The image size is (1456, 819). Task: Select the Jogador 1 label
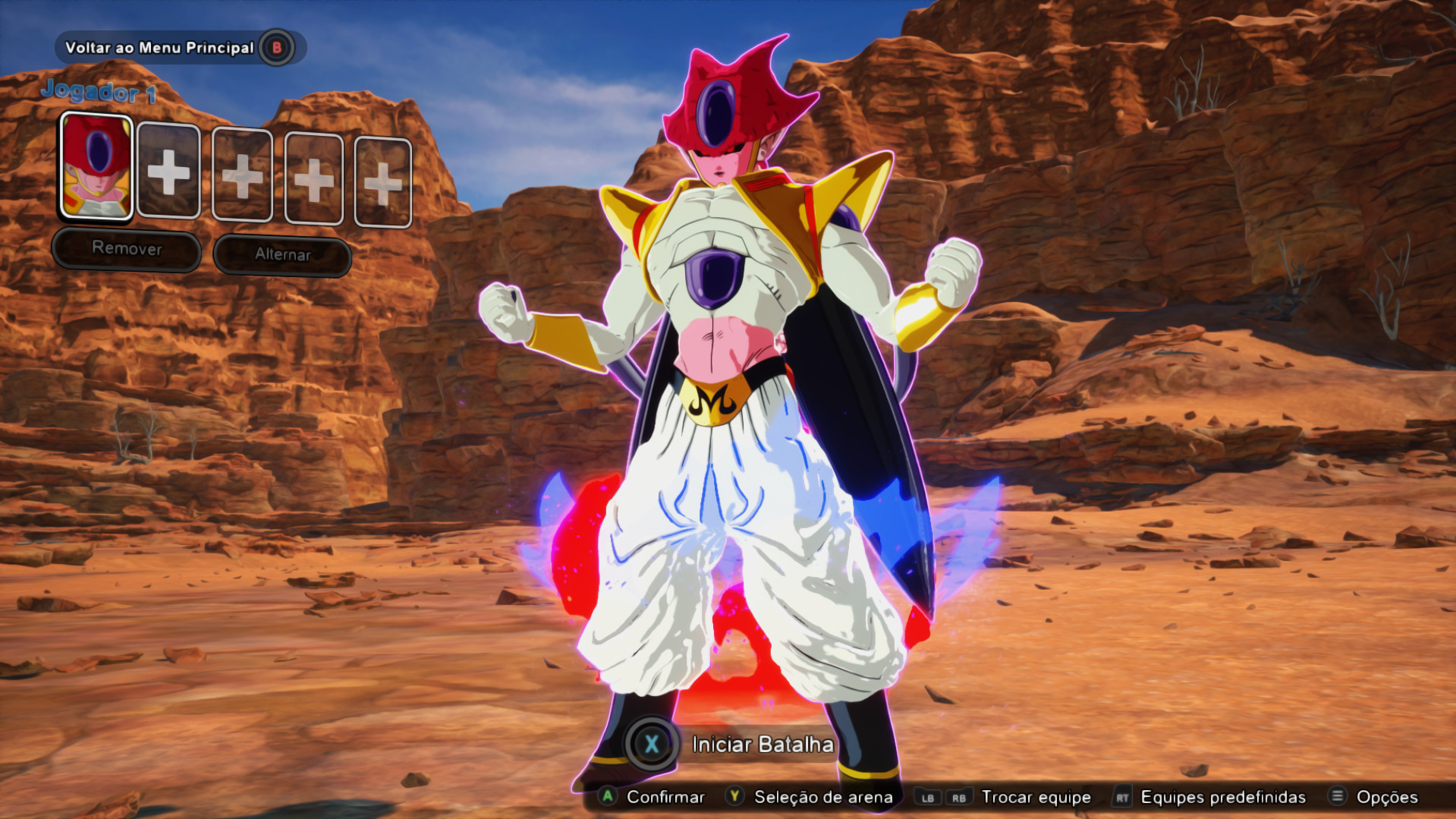click(x=99, y=91)
